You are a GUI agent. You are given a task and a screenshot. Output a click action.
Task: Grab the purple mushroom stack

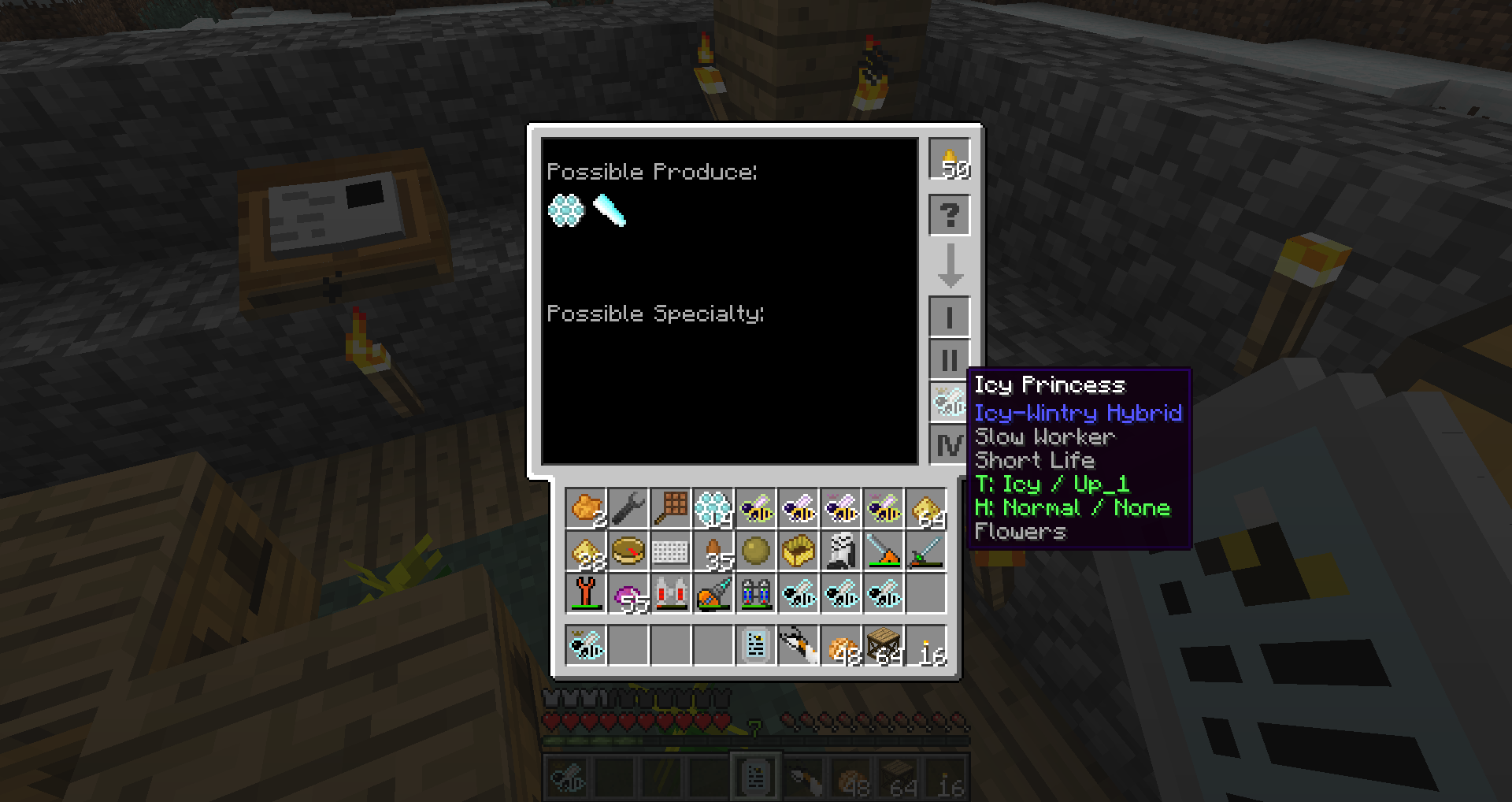point(628,593)
